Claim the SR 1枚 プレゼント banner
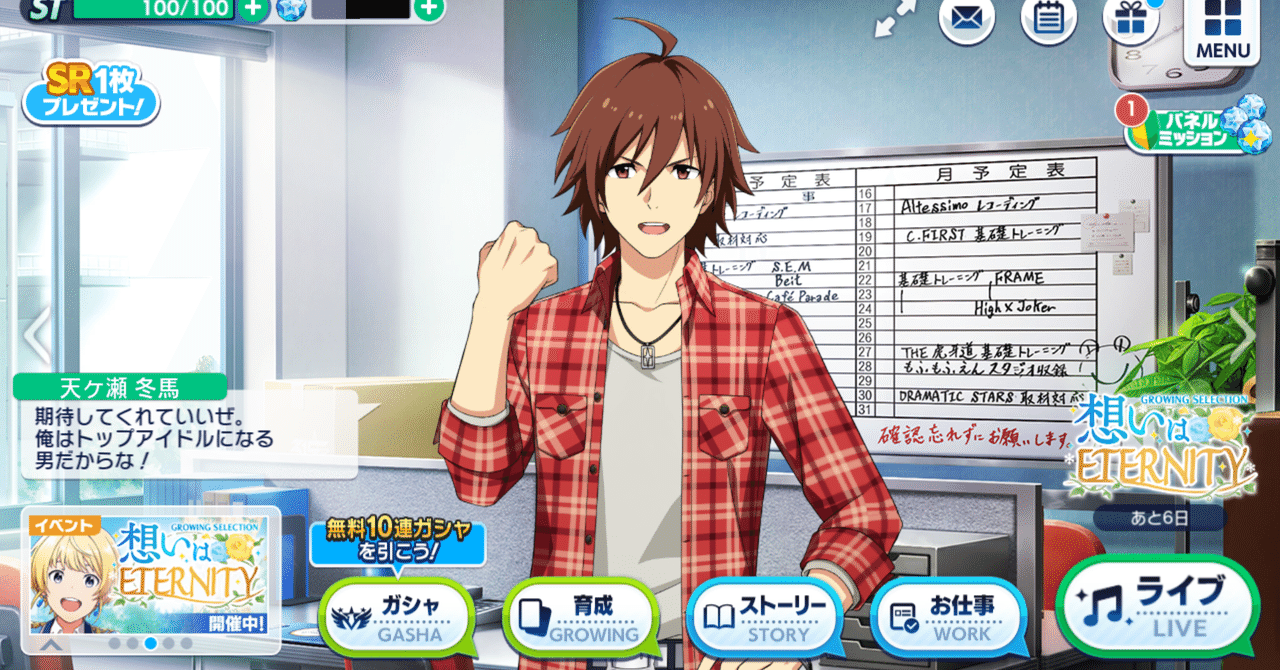1280x670 pixels. pos(91,95)
